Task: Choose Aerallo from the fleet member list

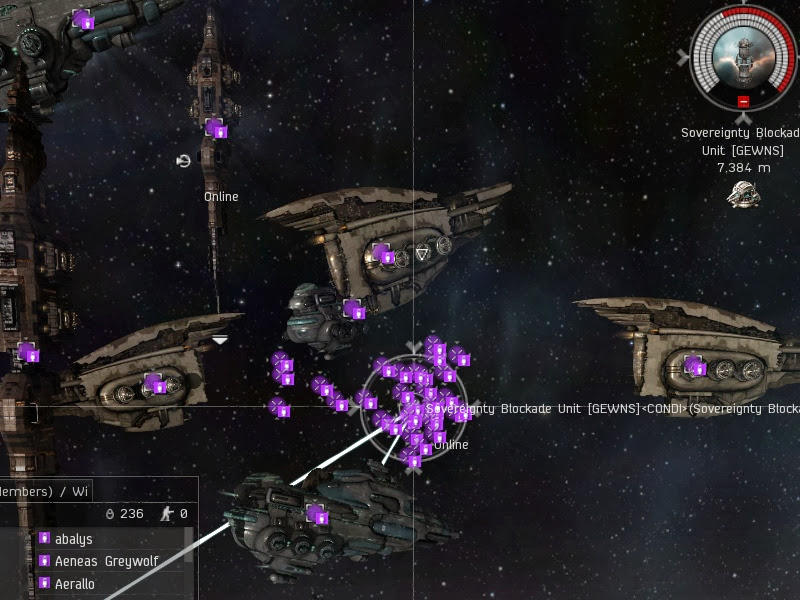Action: (x=75, y=583)
